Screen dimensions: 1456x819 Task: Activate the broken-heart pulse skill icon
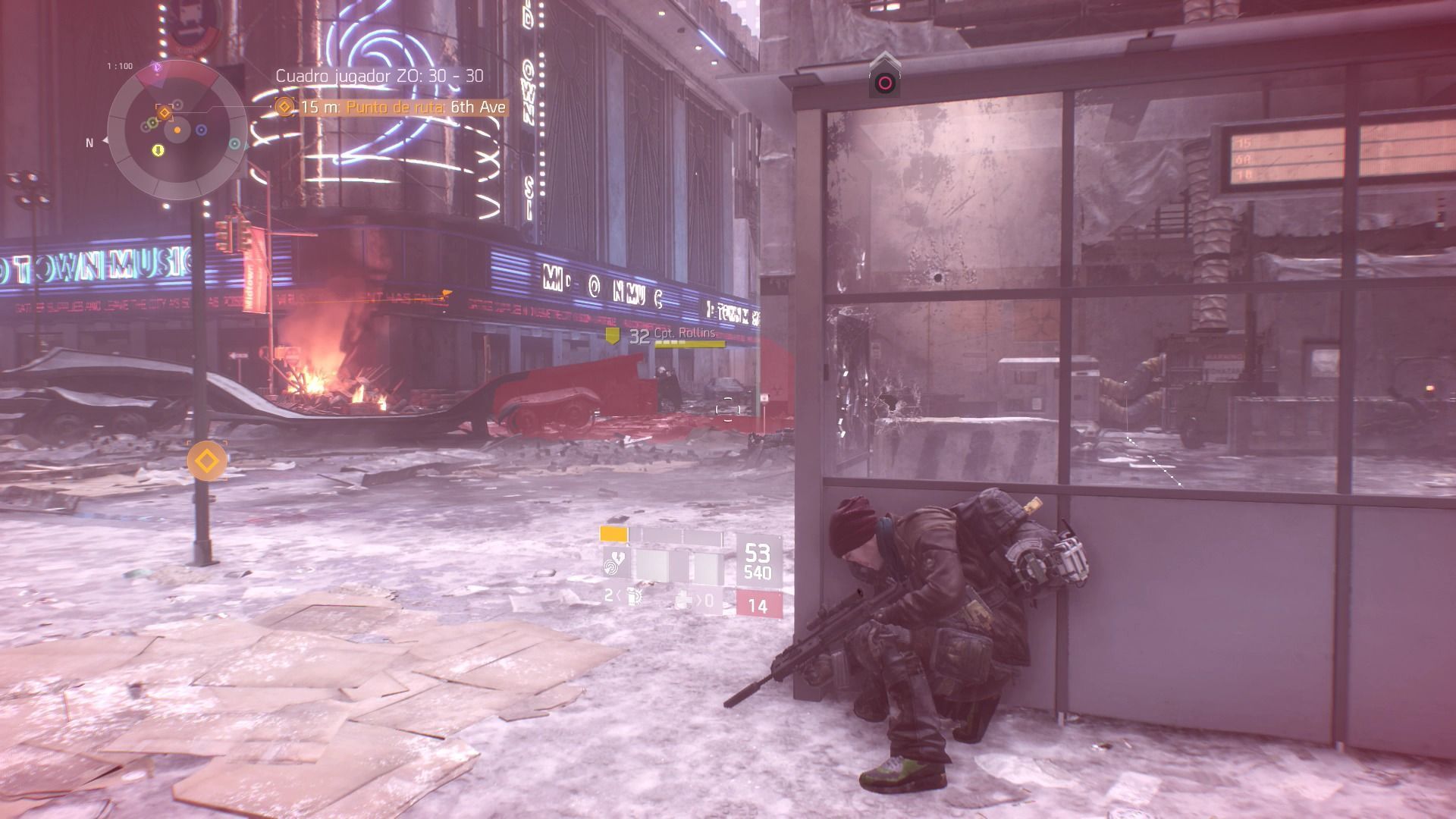click(x=614, y=563)
